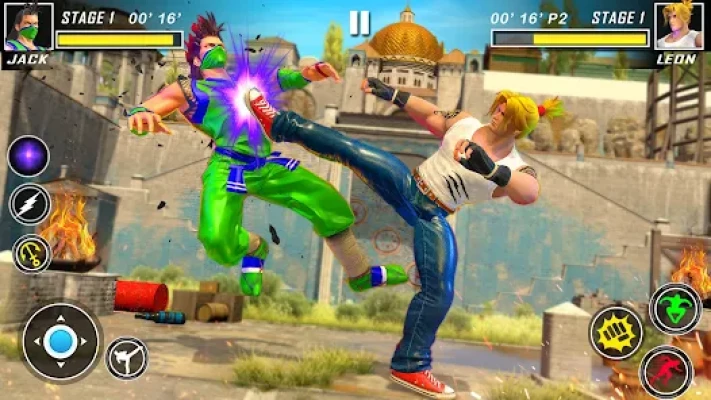Tap the red running figure button

pyautogui.click(x=667, y=372)
